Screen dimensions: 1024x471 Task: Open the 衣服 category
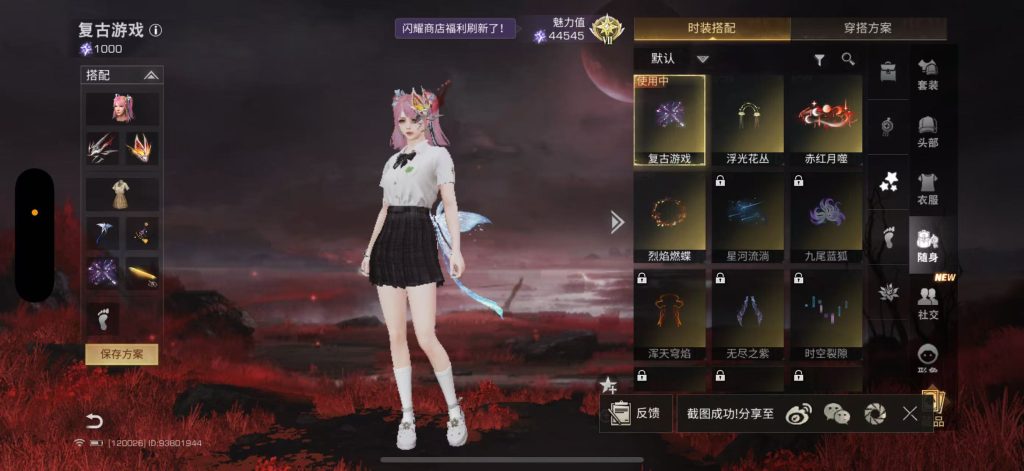point(927,188)
